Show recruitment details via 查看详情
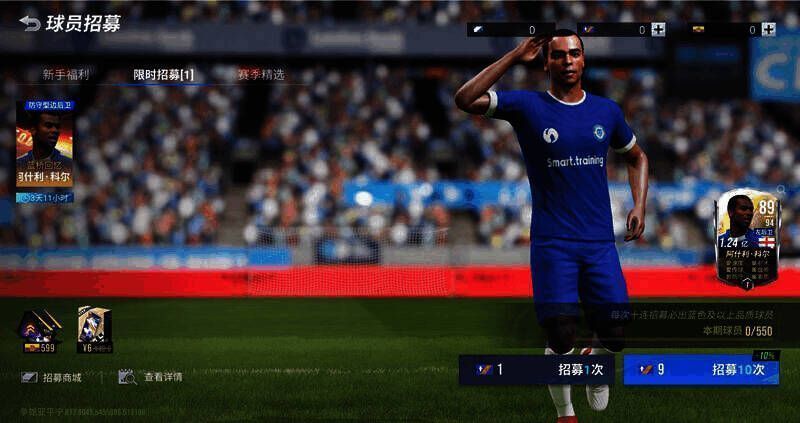The width and height of the screenshot is (800, 423). coord(151,377)
